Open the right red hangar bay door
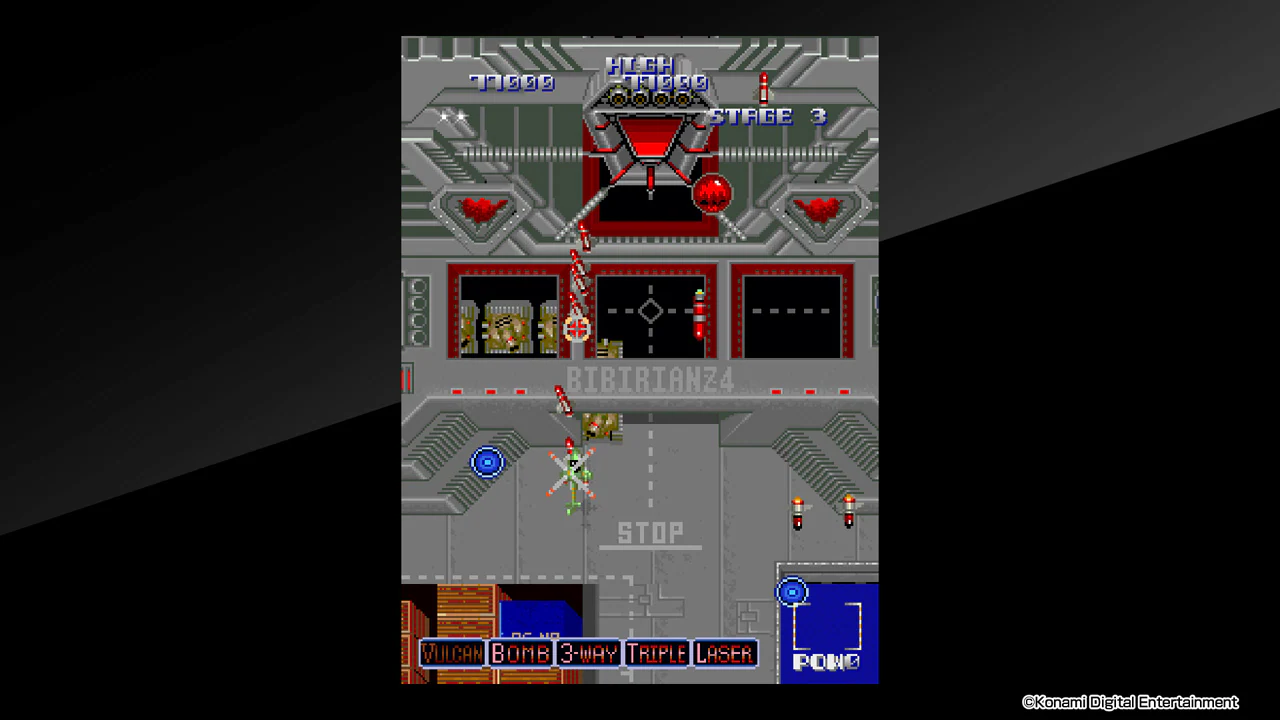The height and width of the screenshot is (720, 1280). 790,312
